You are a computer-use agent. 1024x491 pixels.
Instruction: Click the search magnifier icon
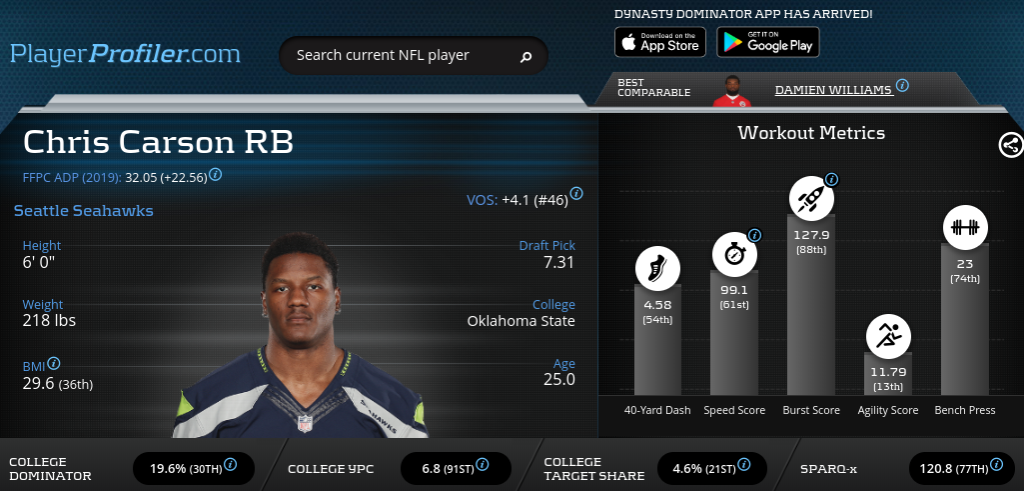coord(526,57)
